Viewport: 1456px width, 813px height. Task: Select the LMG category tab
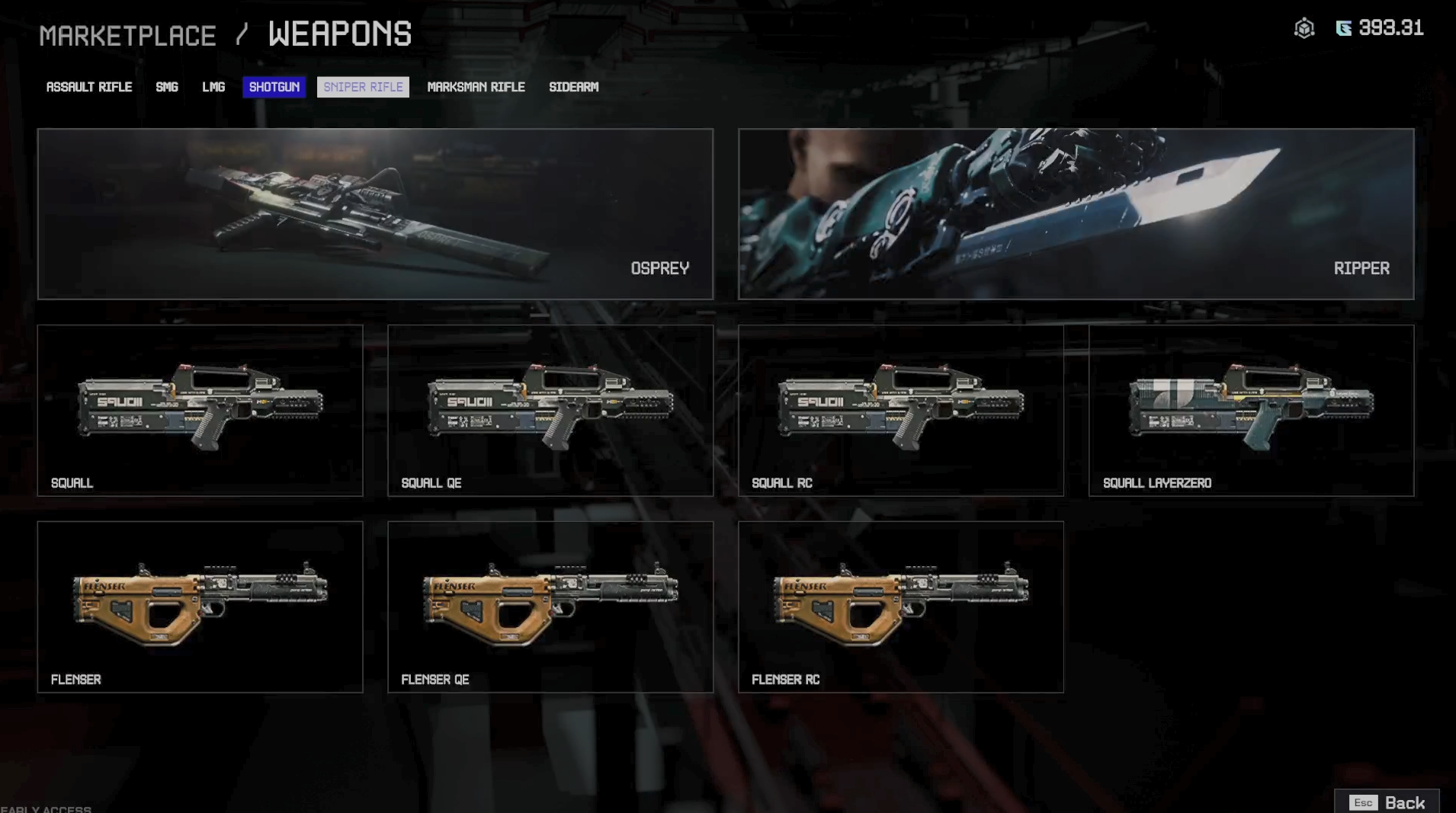[x=213, y=87]
